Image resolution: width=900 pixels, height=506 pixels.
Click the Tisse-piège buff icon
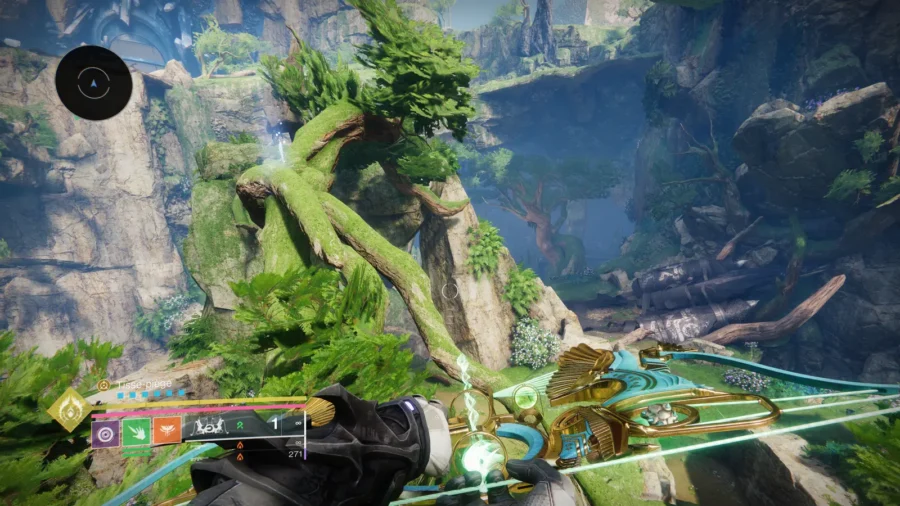104,384
